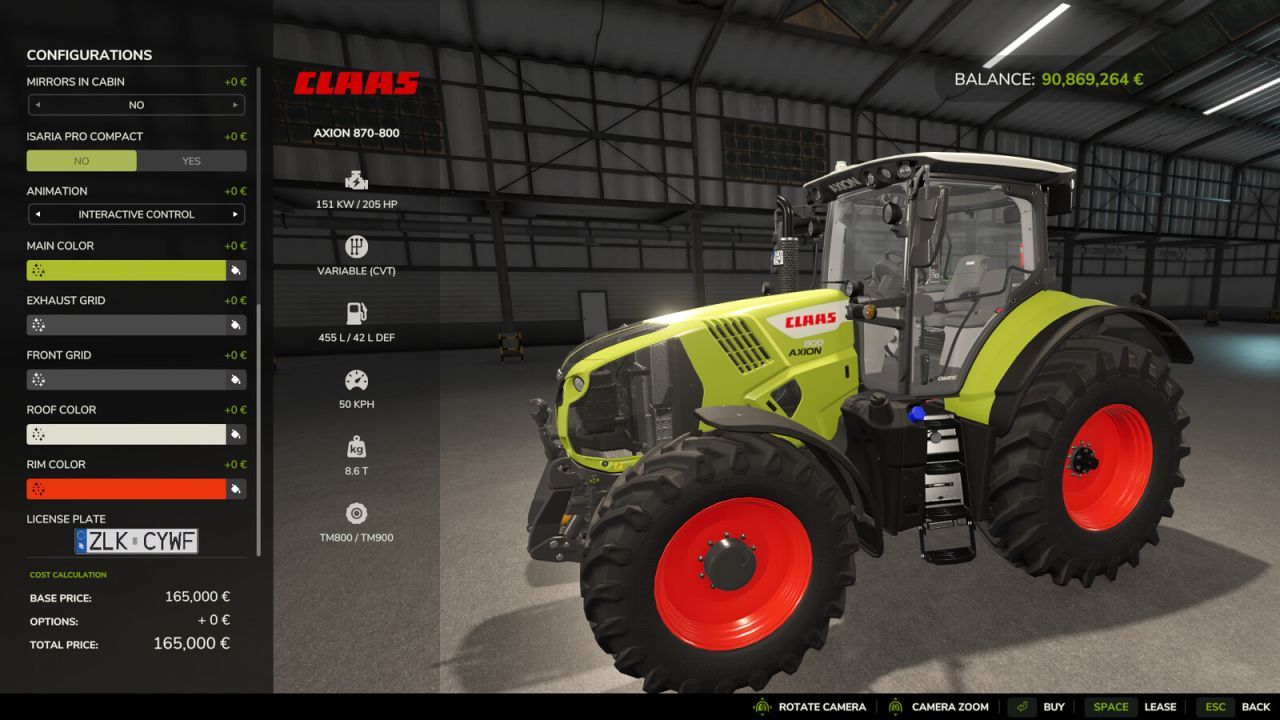Screen dimensions: 1280x720
Task: Click the left arrow on Mirrors in Cabin
Action: (39, 104)
